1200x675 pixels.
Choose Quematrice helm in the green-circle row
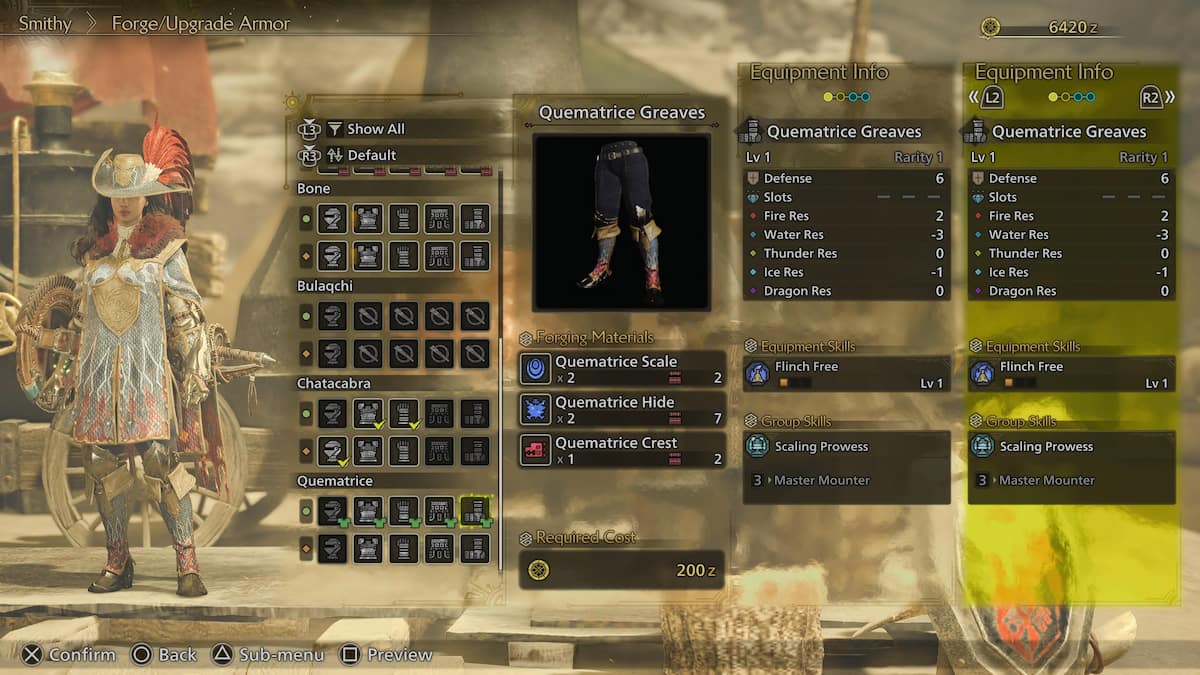(x=332, y=511)
